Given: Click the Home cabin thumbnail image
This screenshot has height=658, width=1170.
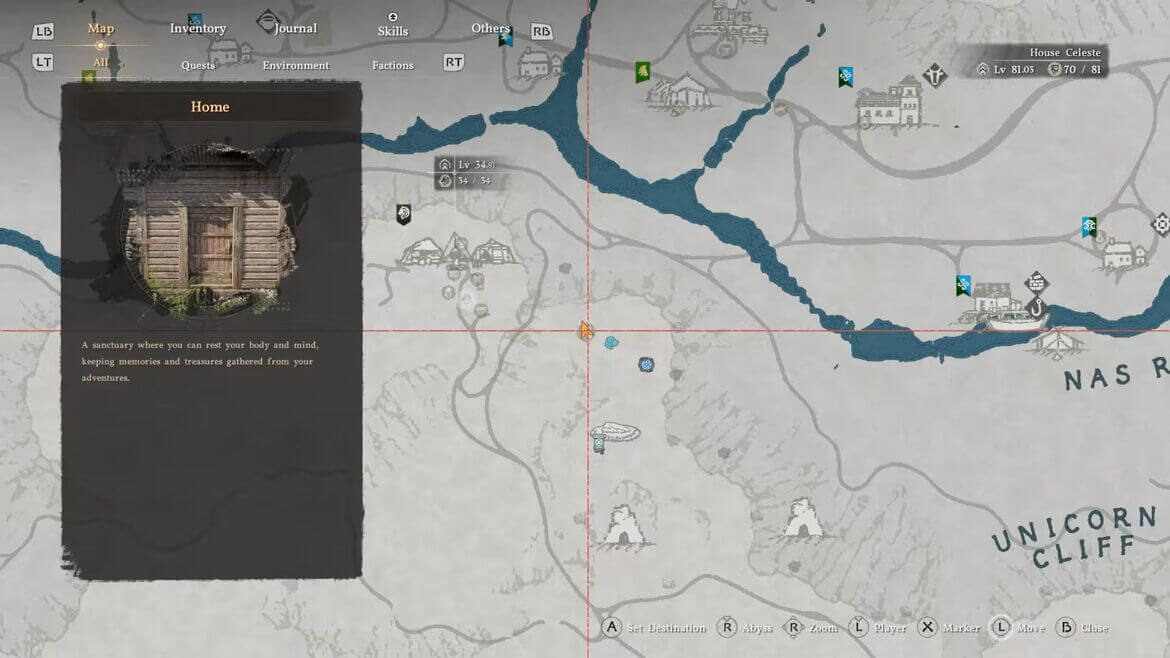Looking at the screenshot, I should pos(211,228).
